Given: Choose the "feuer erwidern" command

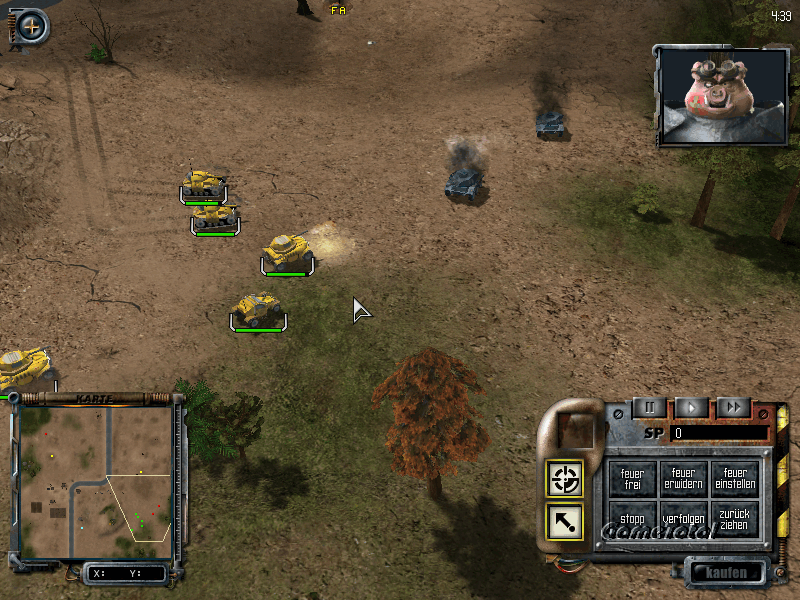Looking at the screenshot, I should 683,478.
